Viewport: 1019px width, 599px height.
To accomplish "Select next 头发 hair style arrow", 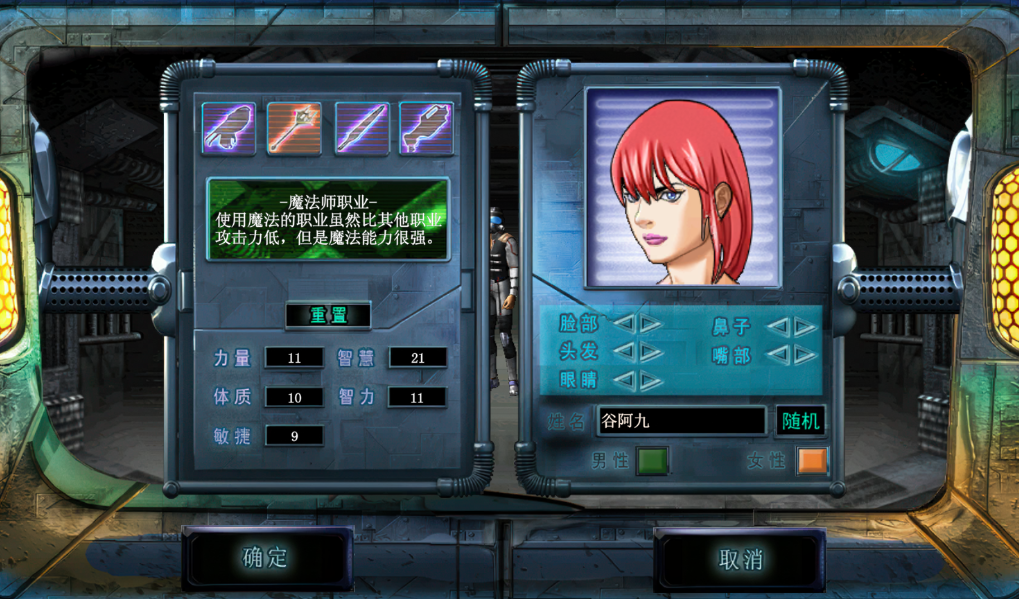I will (650, 352).
